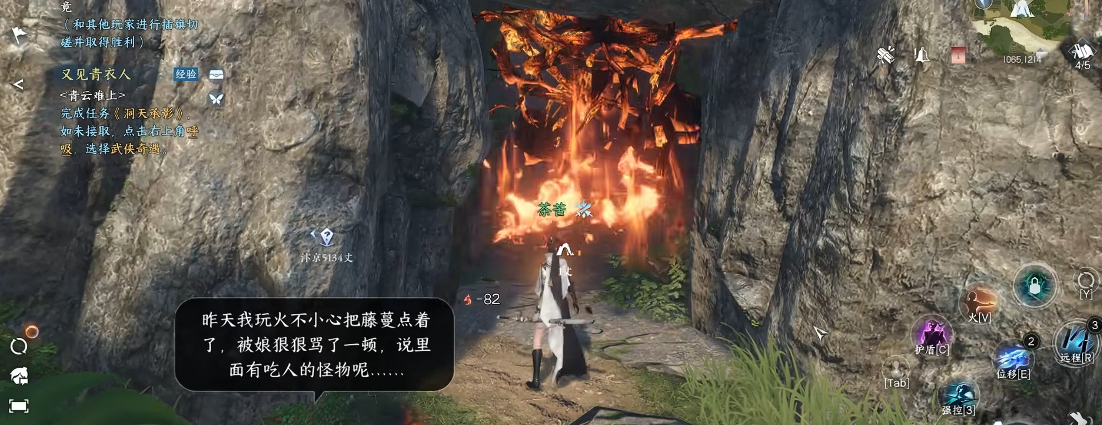Open the 又见青衣人 quest entry
The width and height of the screenshot is (1102, 425).
[95, 75]
